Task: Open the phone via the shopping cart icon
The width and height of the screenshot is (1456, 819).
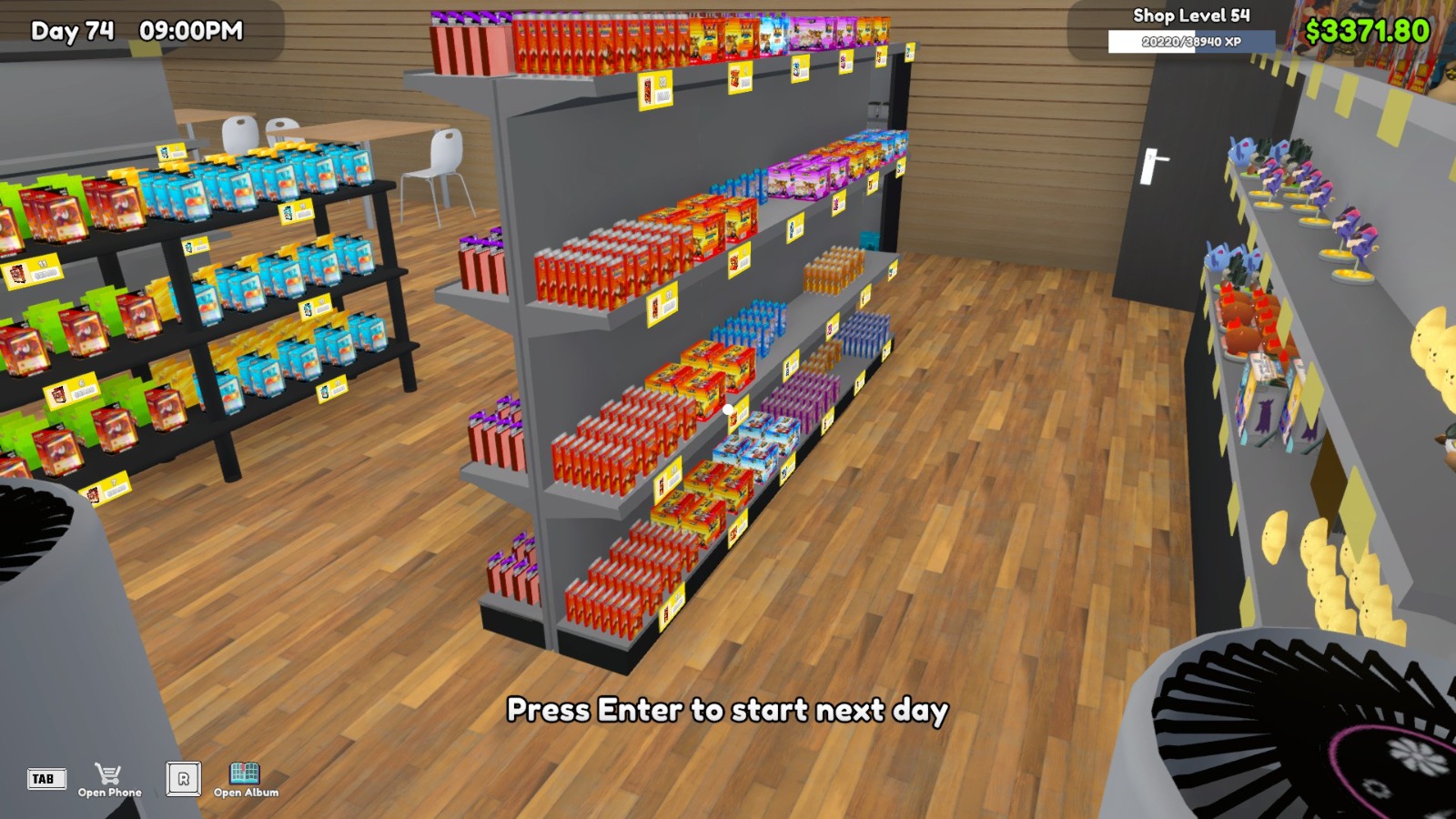Action: [109, 773]
